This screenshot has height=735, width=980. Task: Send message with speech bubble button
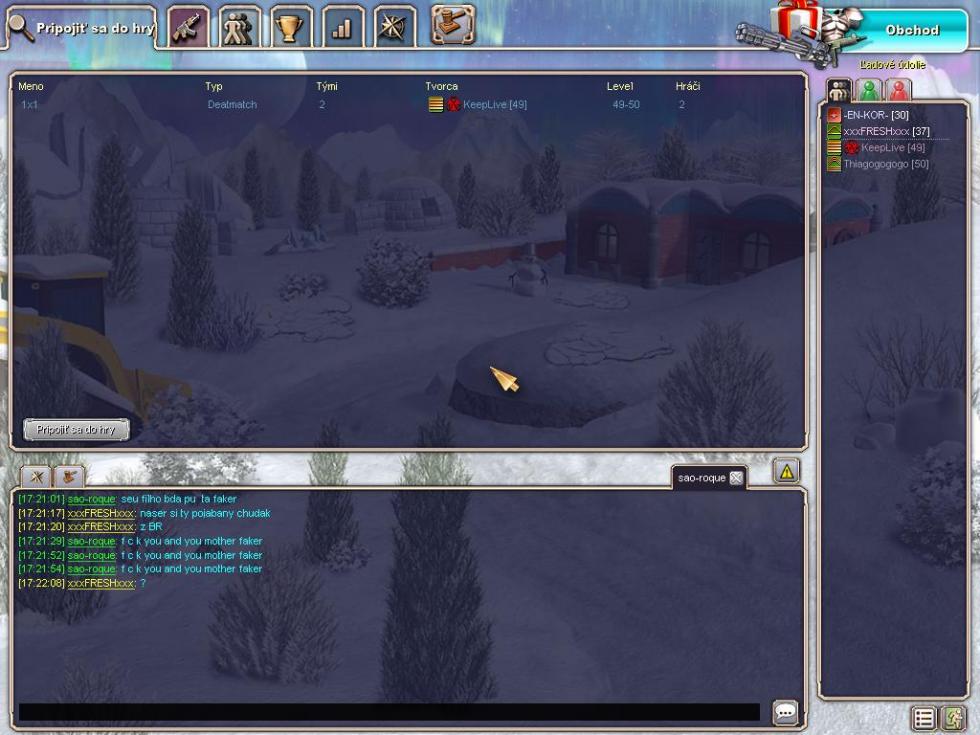pos(785,713)
